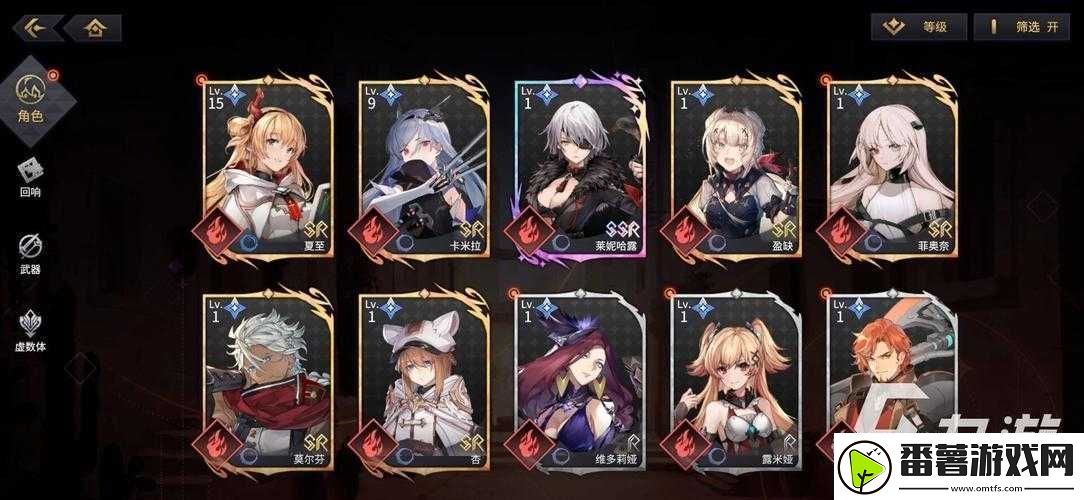Image resolution: width=1084 pixels, height=500 pixels.
Task: Select the 夏至 character card
Action: point(268,167)
